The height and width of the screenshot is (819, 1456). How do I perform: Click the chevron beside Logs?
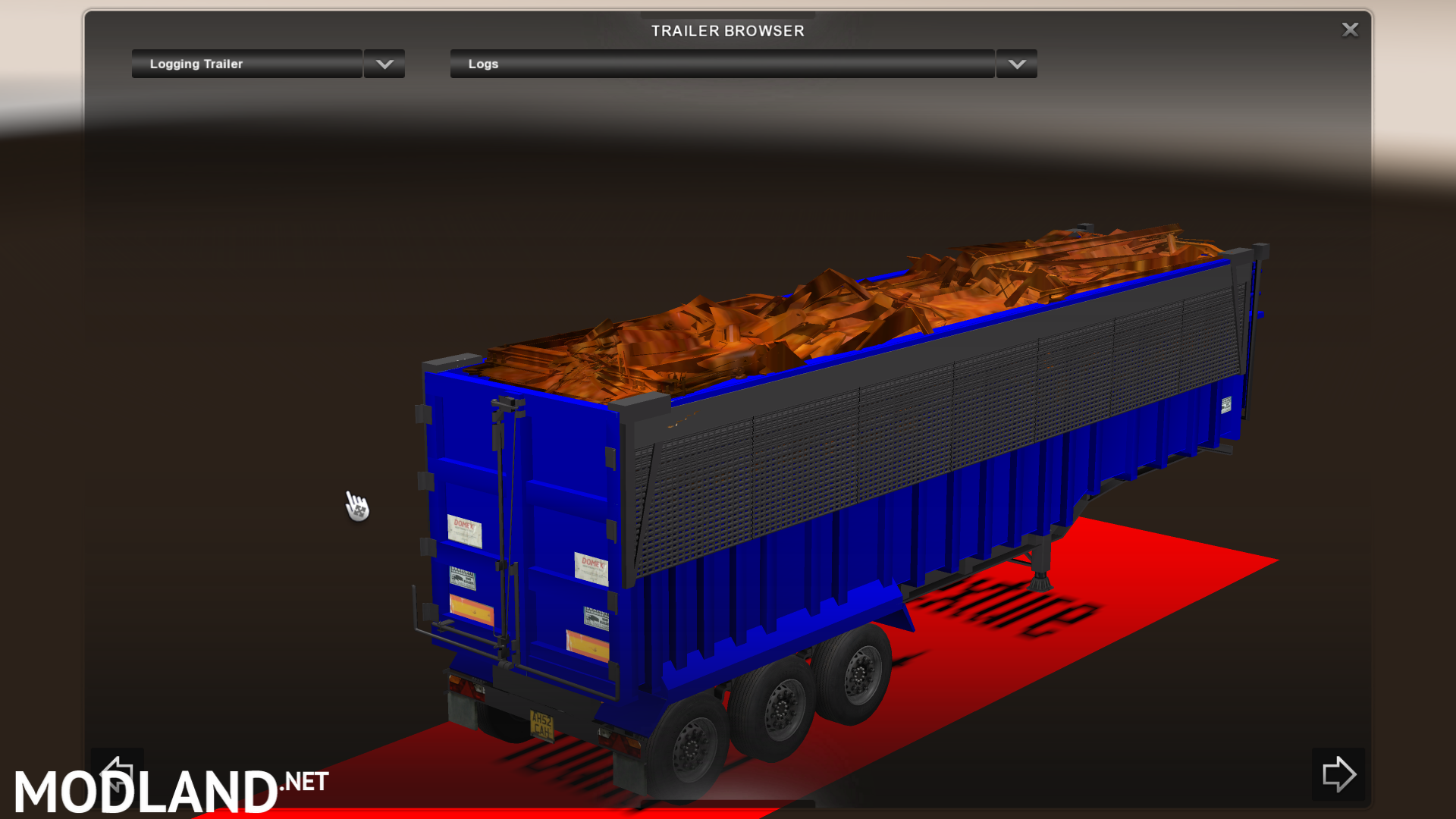[1016, 64]
